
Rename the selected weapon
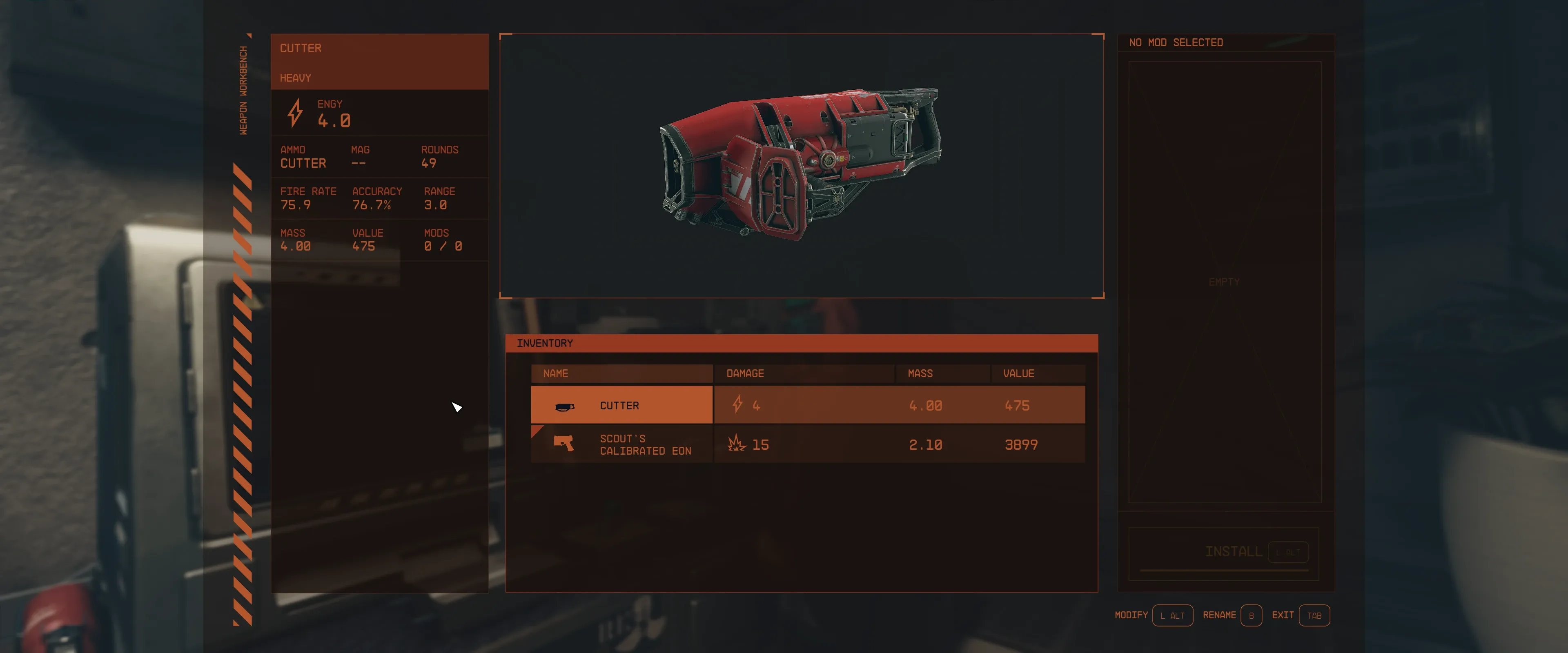click(x=1251, y=615)
